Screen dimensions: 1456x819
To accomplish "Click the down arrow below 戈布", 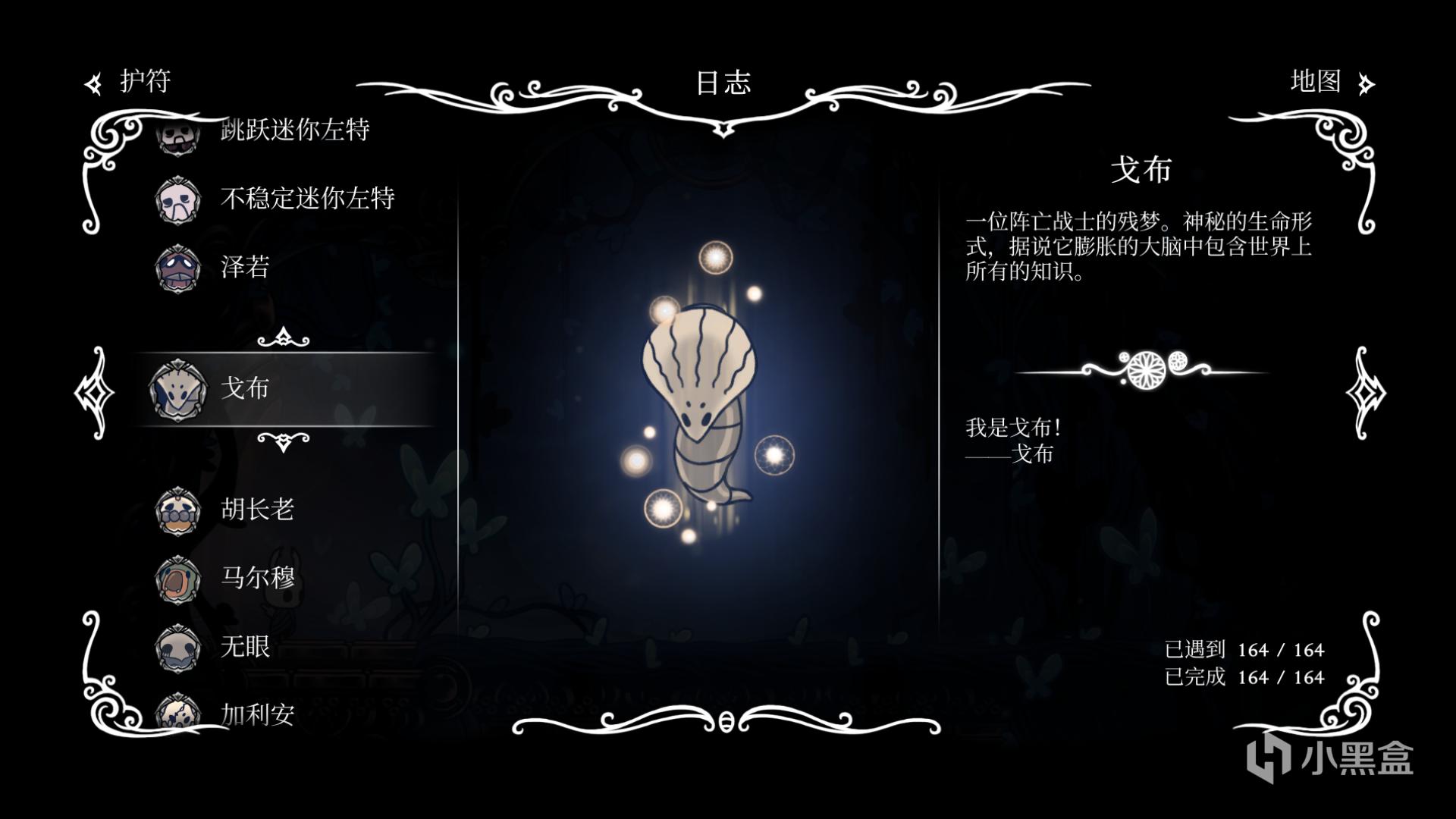I will click(x=284, y=441).
